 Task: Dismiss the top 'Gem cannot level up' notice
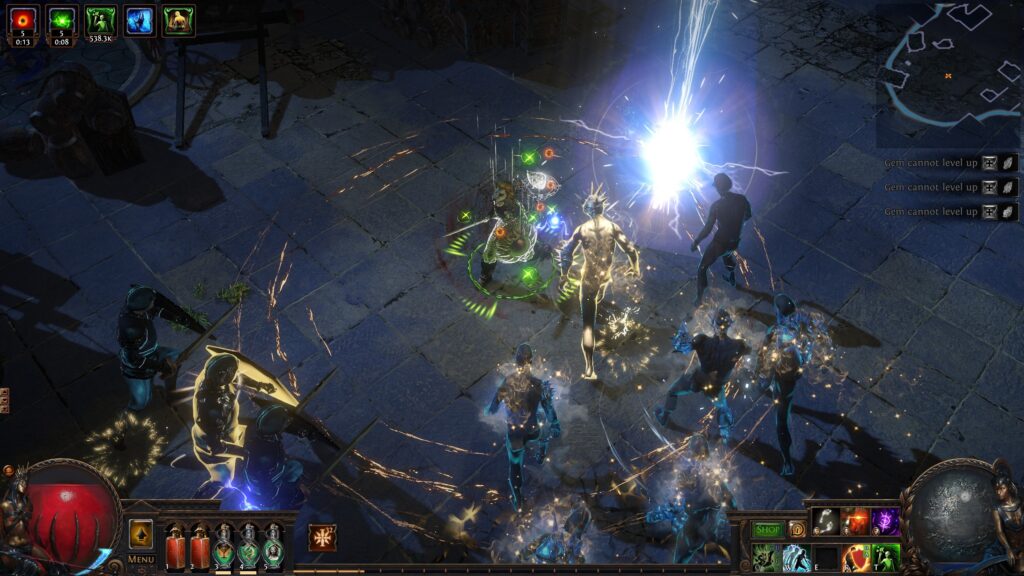[1009, 163]
